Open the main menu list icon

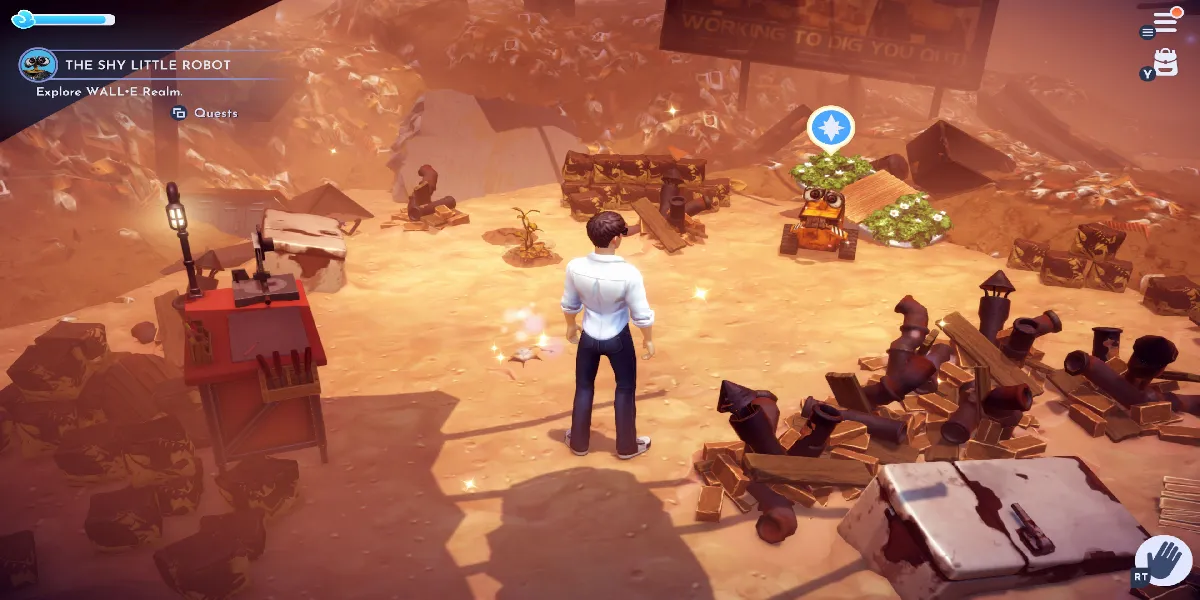click(1165, 21)
